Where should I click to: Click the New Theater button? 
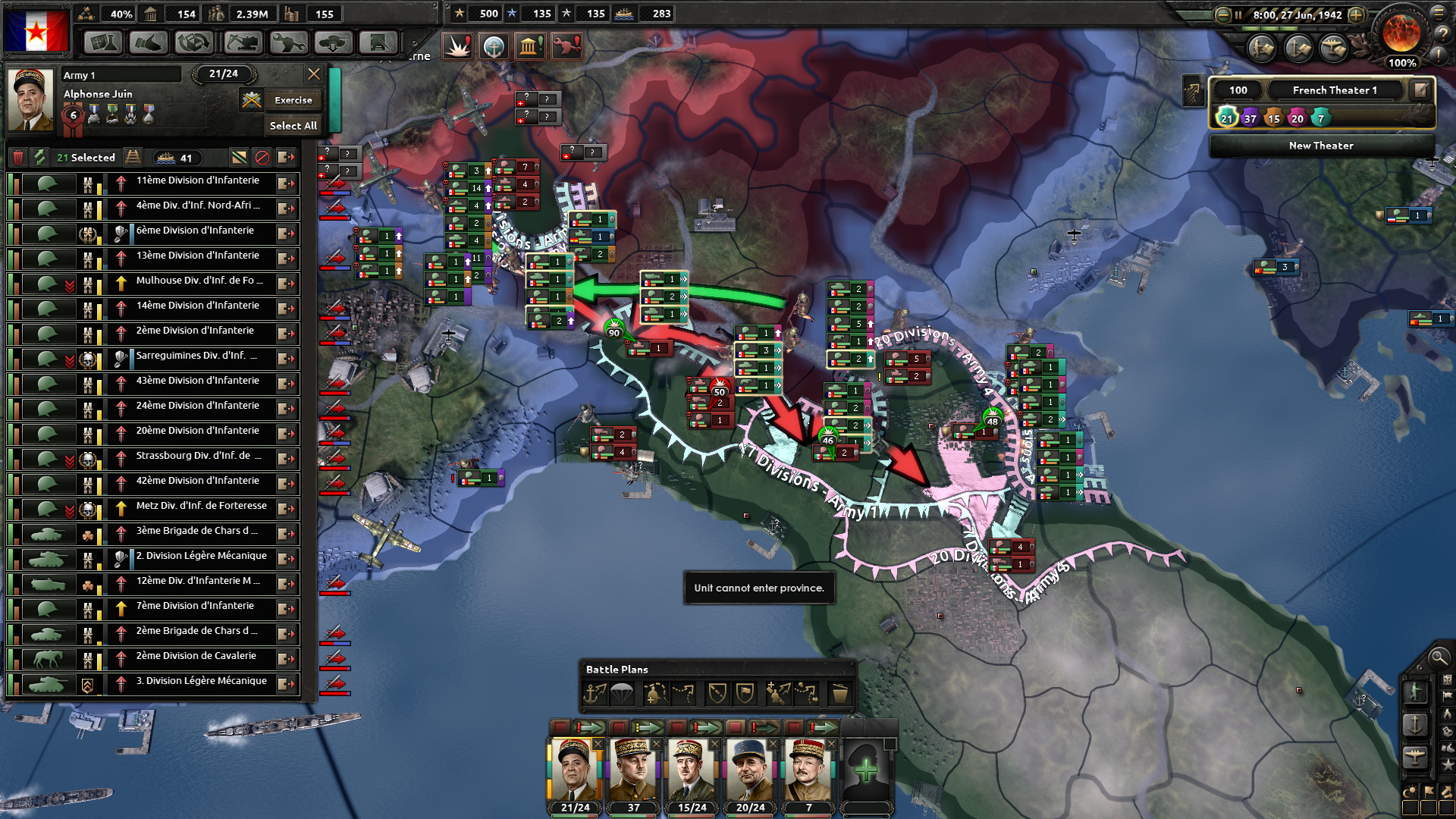(x=1319, y=146)
